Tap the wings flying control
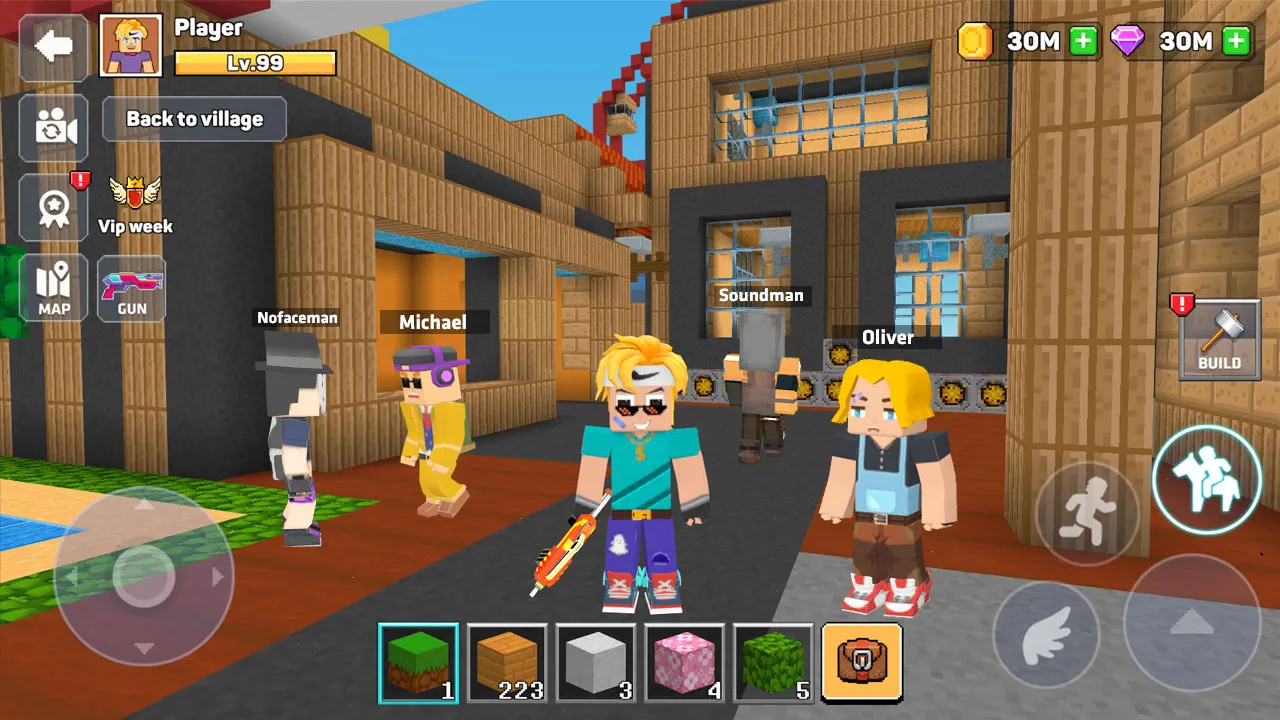The height and width of the screenshot is (720, 1280). (1047, 634)
